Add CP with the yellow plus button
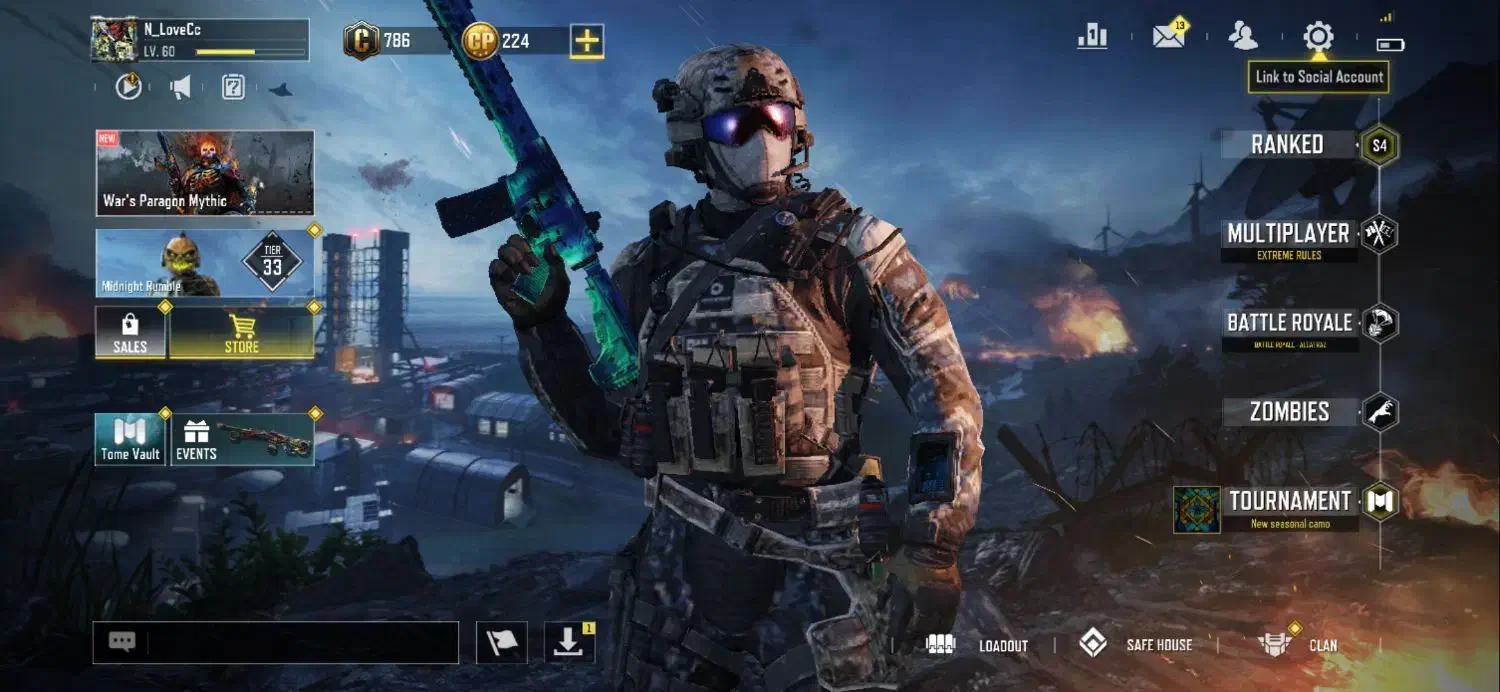The image size is (1500, 692). coord(587,41)
